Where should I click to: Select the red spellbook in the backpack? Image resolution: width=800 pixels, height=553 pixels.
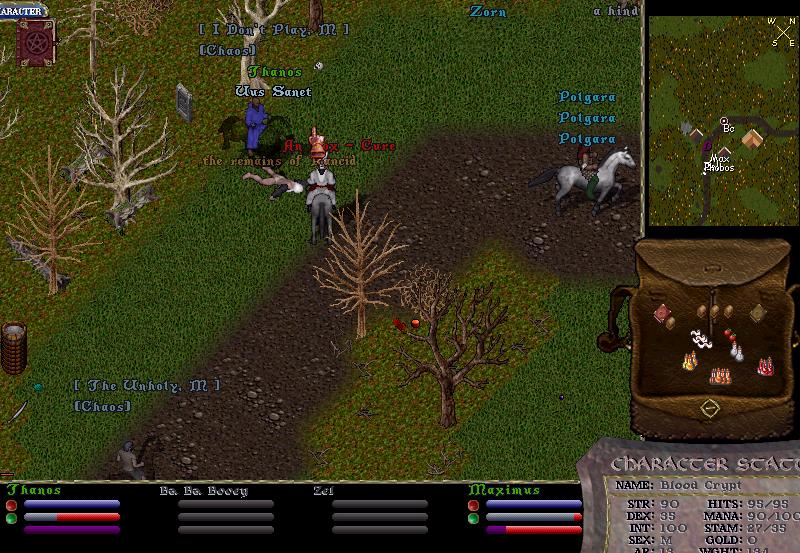661,314
